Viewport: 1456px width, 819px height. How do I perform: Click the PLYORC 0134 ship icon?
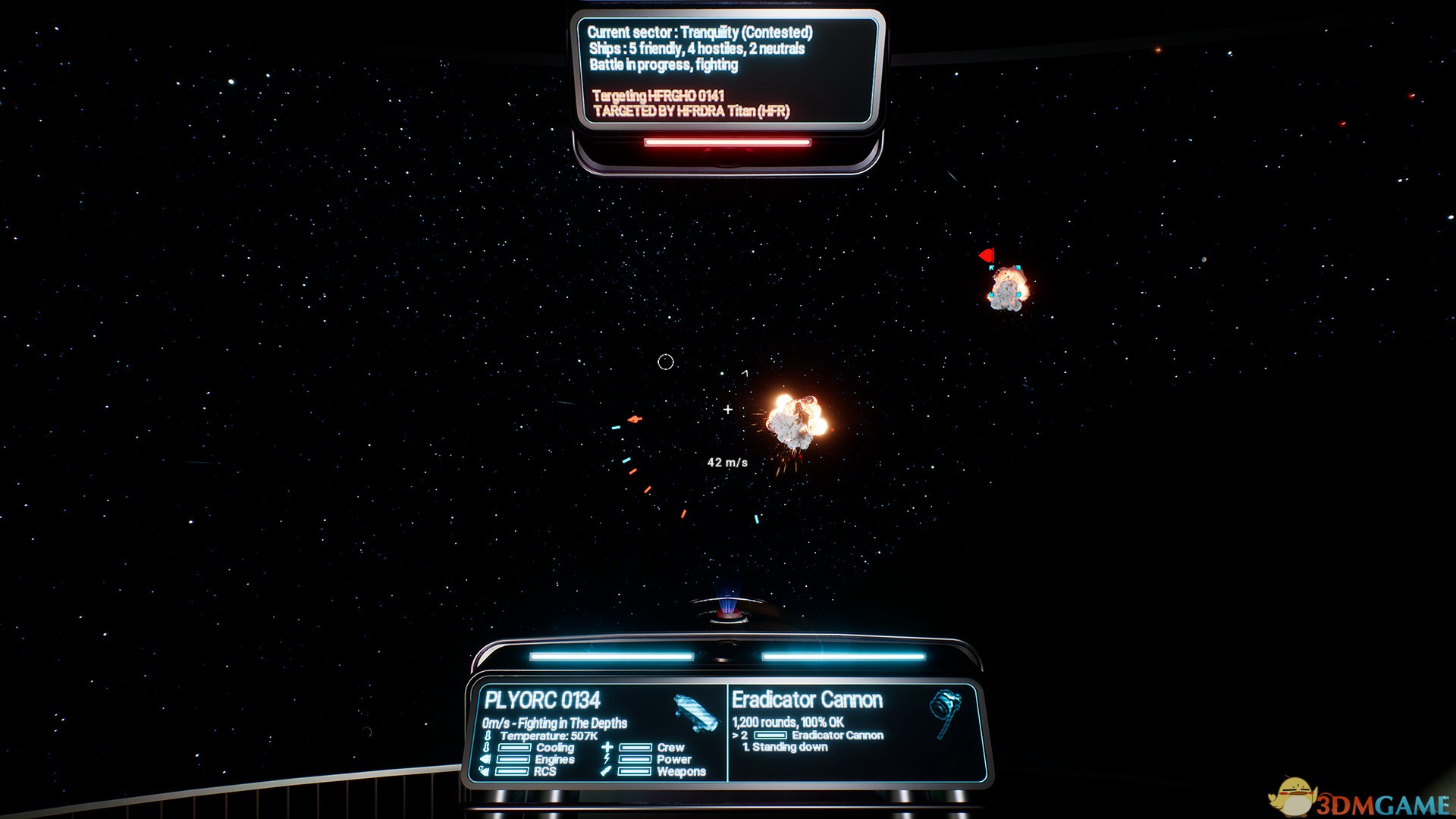pos(695,712)
